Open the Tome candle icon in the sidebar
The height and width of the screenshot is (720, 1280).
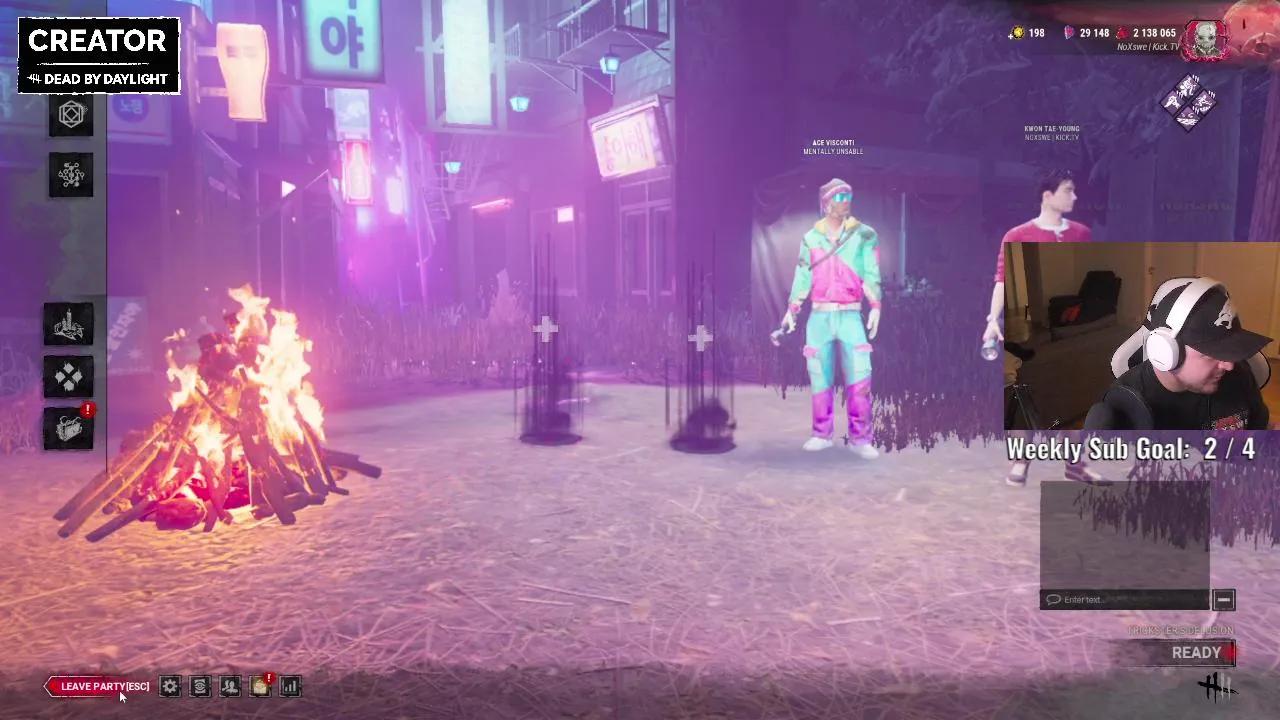(68, 324)
